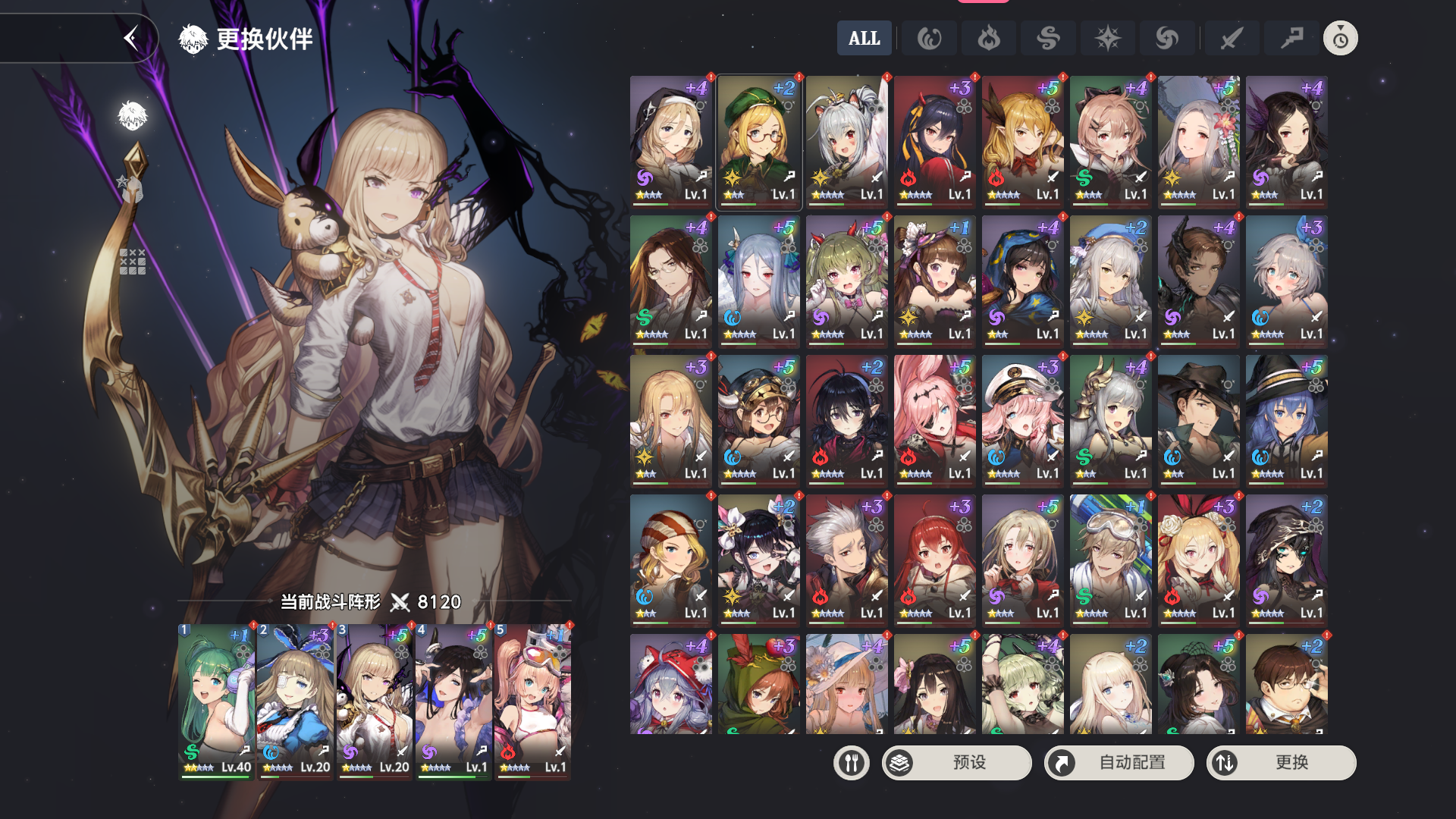This screenshot has height=819, width=1456.
Task: Choose the pink-haired navy captain hat card
Action: (x=1022, y=420)
